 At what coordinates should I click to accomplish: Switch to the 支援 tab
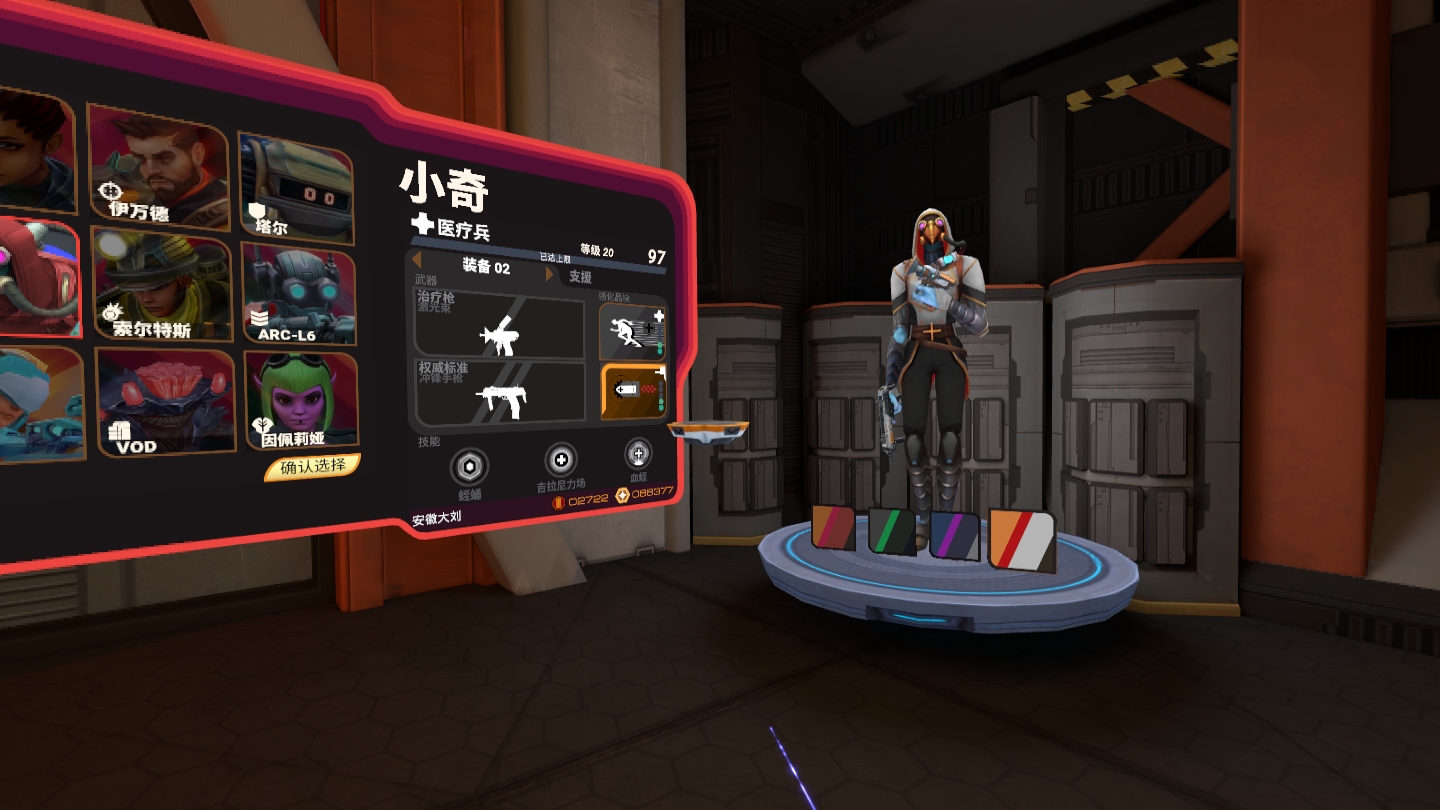[x=580, y=277]
